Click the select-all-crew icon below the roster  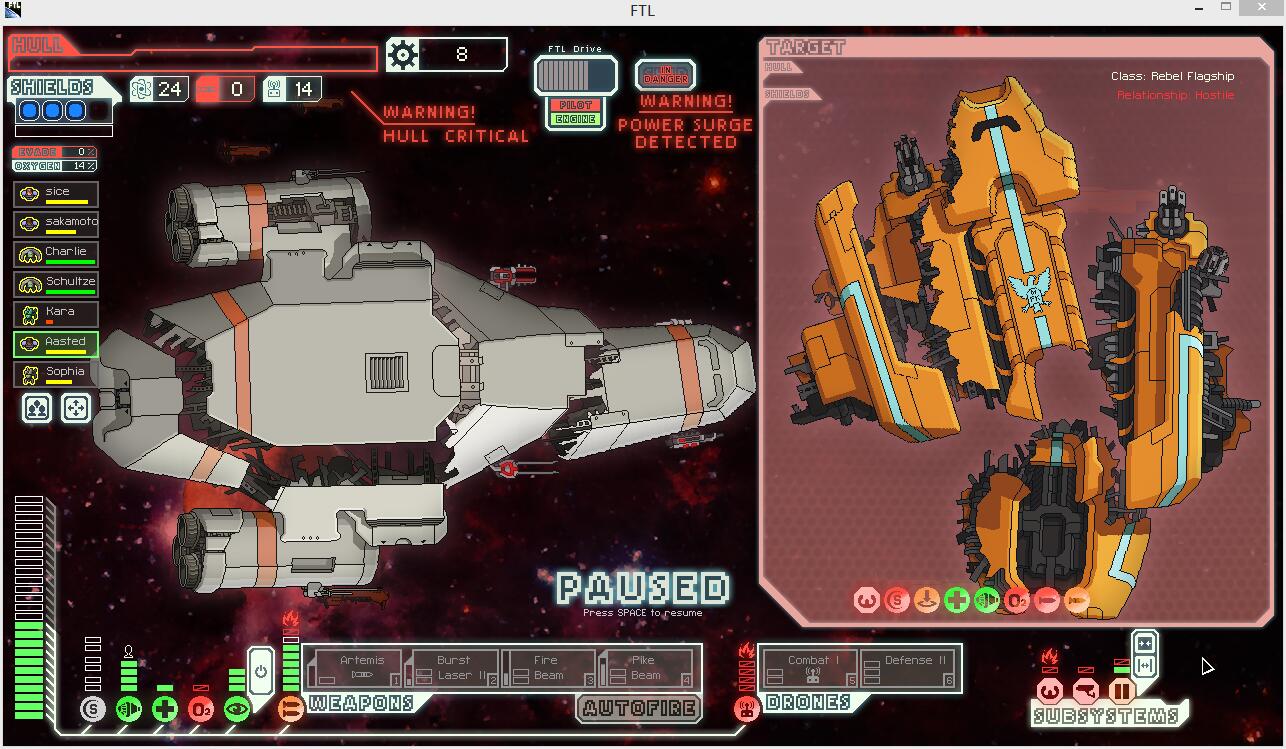pos(35,408)
